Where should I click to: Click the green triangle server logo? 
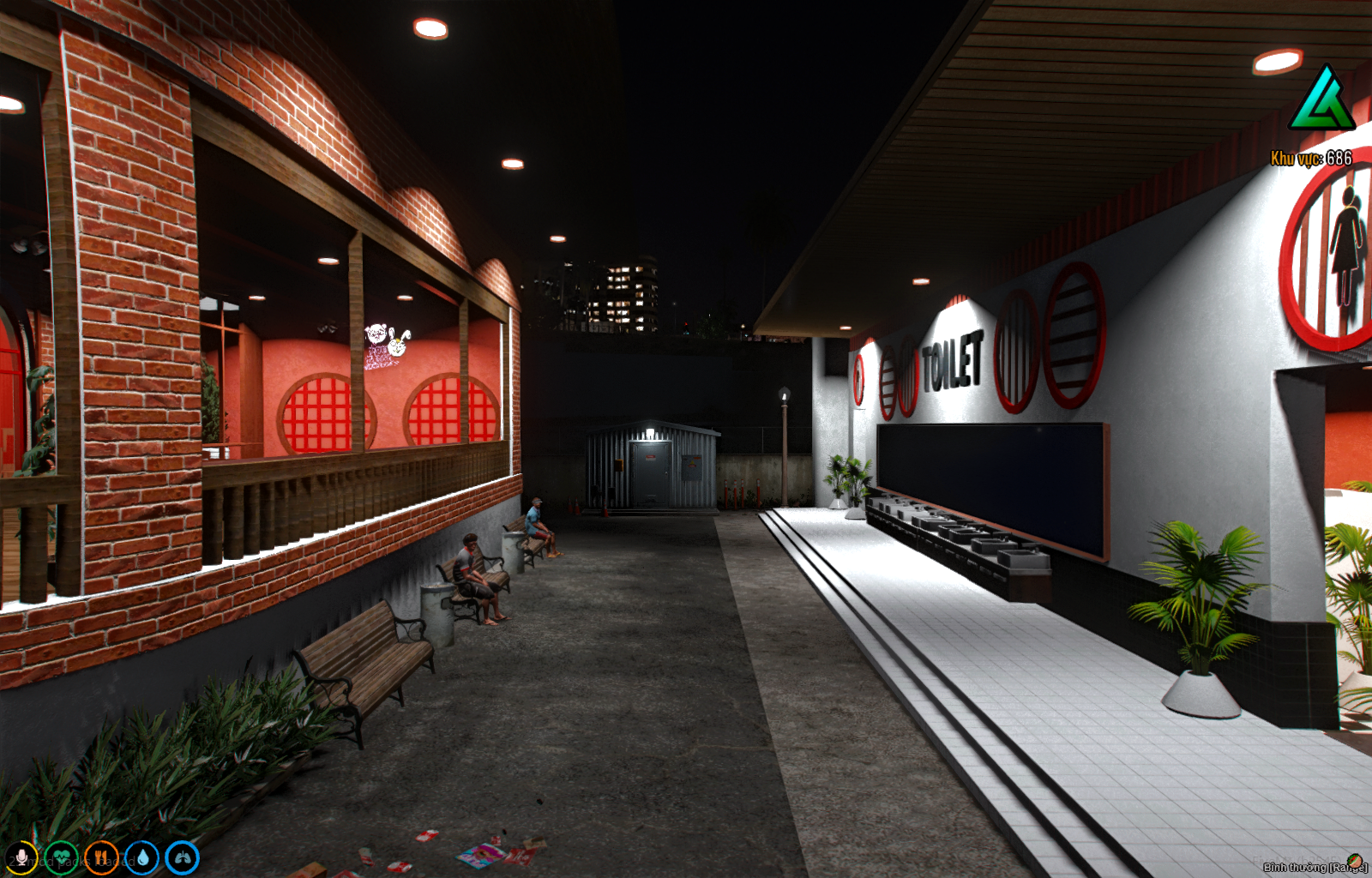[1321, 100]
